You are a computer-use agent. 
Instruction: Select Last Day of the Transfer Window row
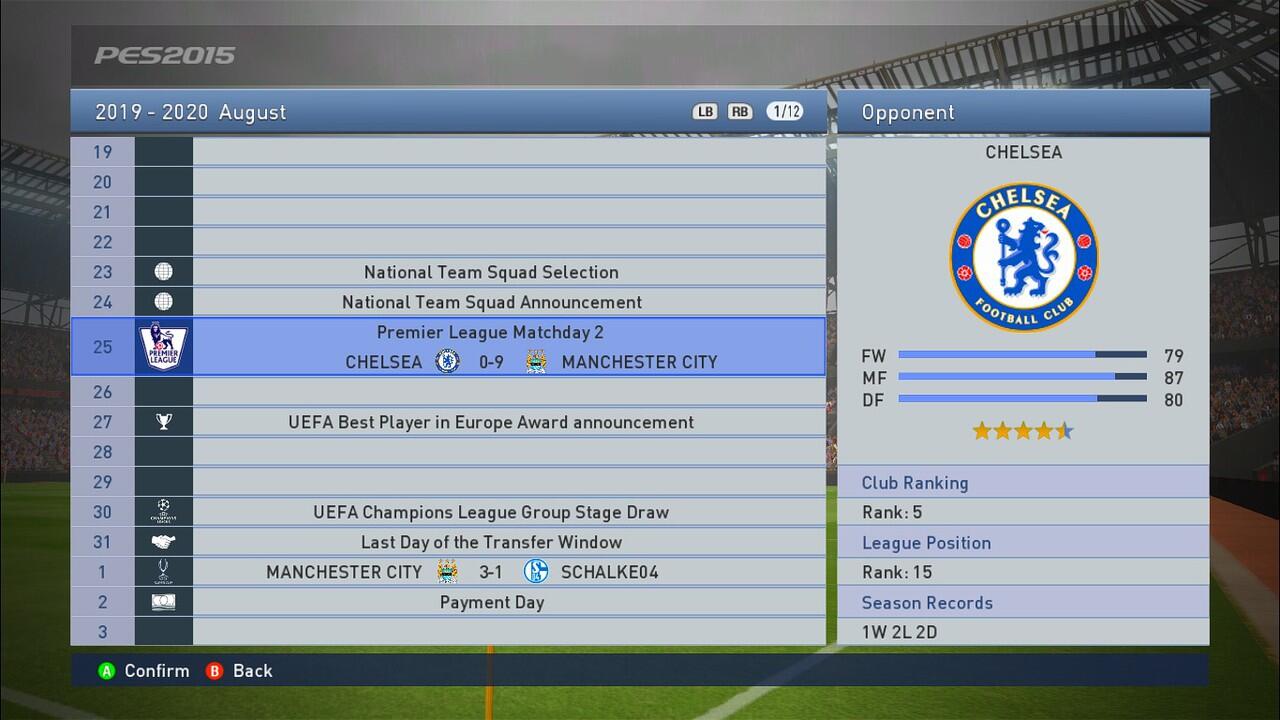tap(490, 542)
